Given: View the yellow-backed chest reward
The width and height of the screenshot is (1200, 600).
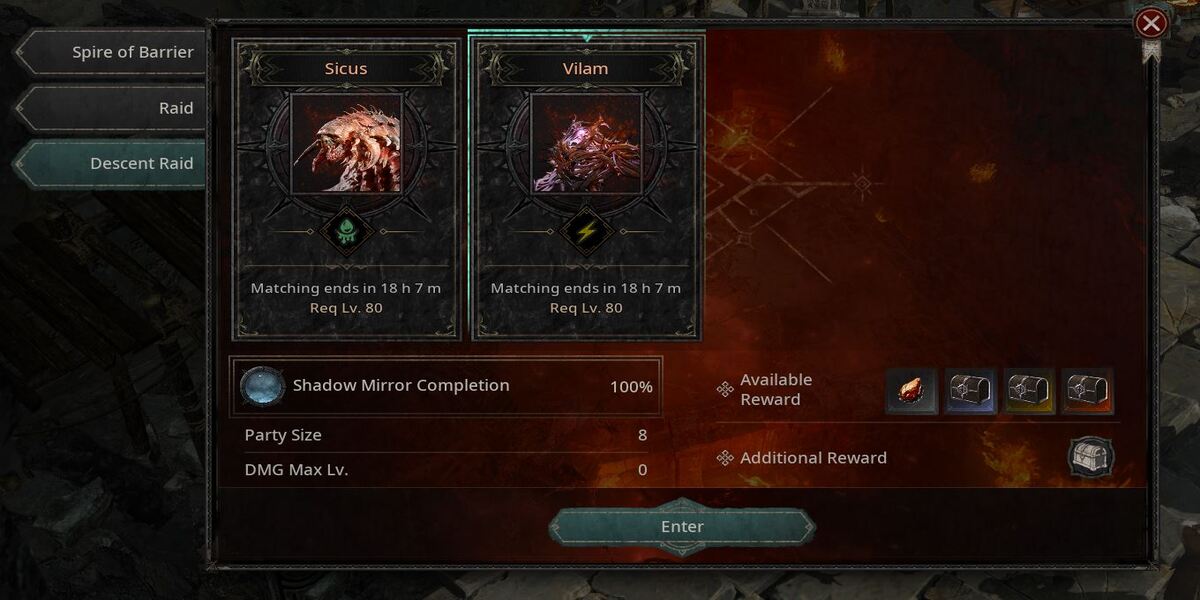Looking at the screenshot, I should coord(1029,391).
